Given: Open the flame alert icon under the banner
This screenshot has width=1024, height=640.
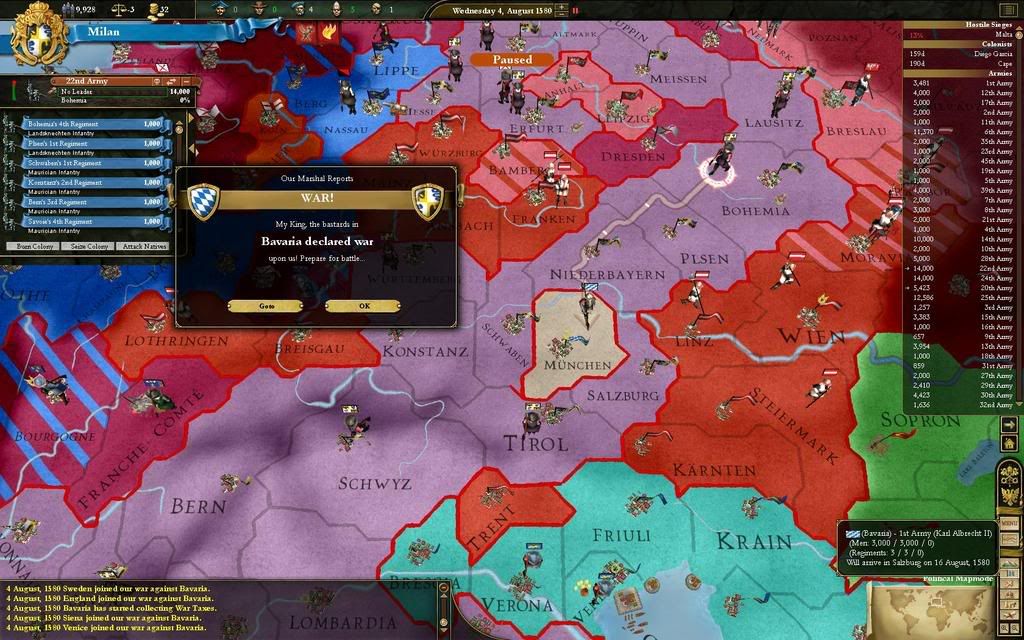Looking at the screenshot, I should tap(330, 33).
